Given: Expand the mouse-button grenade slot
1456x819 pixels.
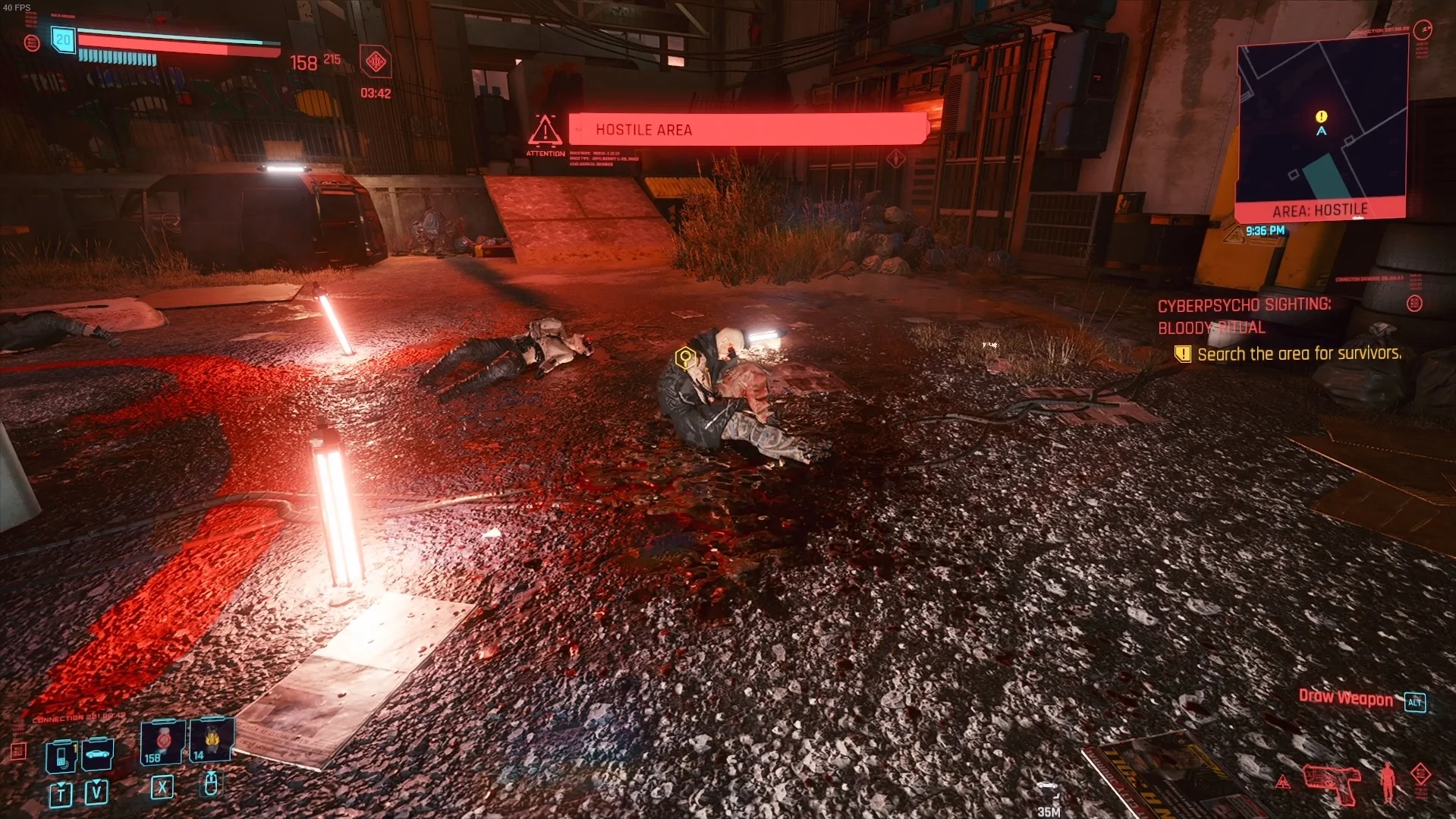Looking at the screenshot, I should [211, 788].
